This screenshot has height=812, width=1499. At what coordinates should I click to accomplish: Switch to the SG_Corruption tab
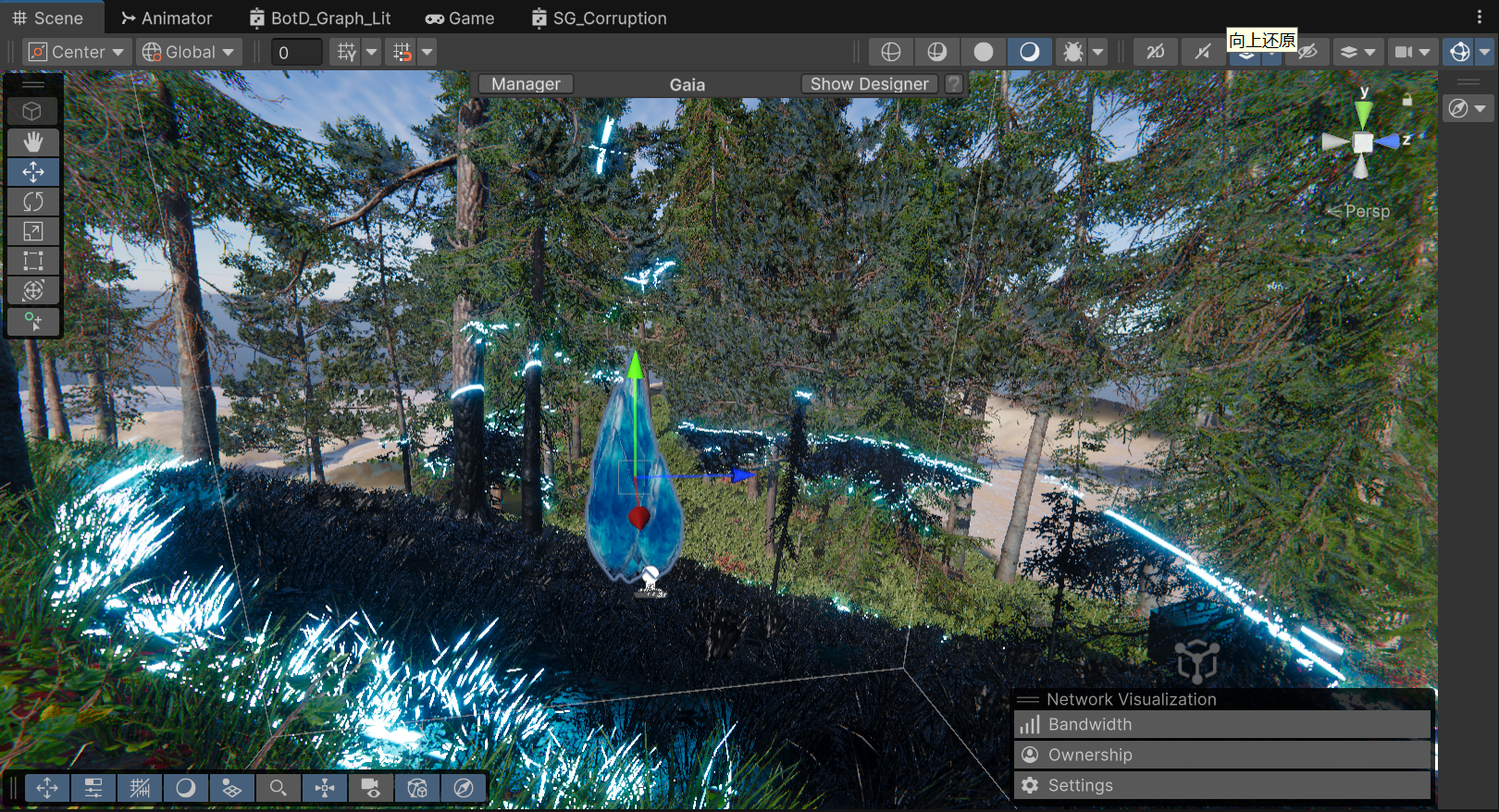[598, 18]
